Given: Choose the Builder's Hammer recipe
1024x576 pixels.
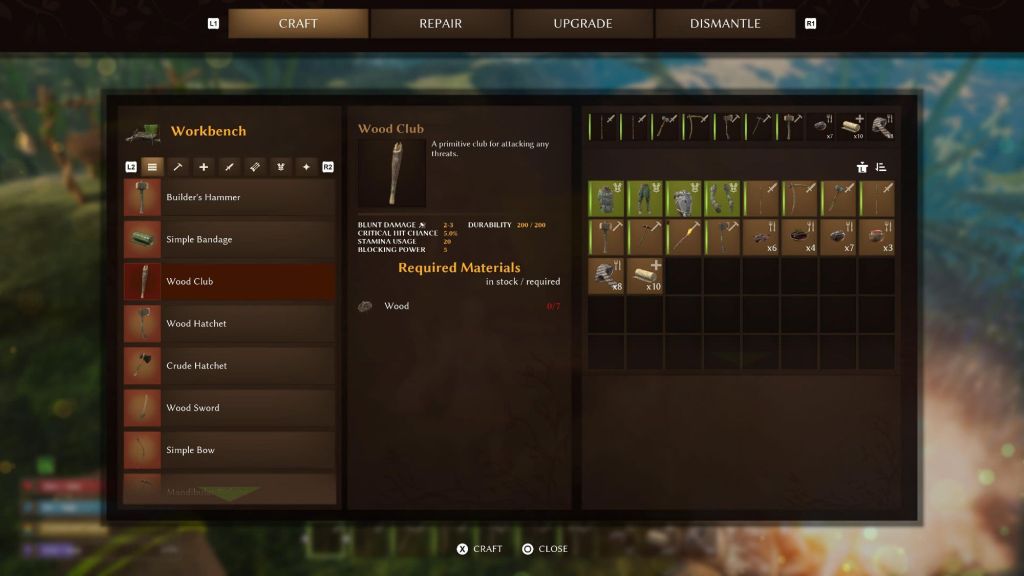Looking at the screenshot, I should [x=229, y=197].
